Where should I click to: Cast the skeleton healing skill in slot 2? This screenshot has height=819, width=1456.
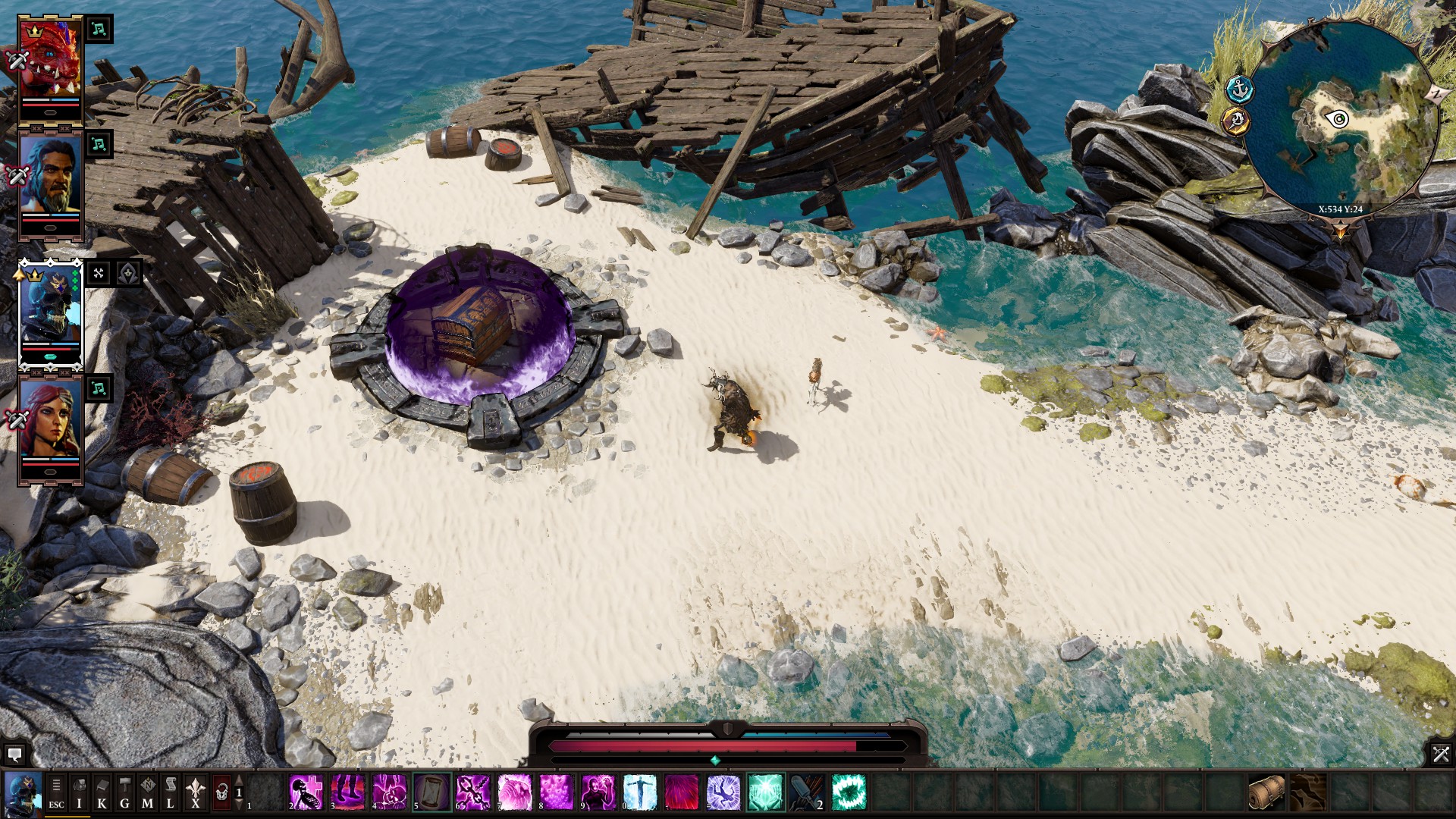pos(306,792)
